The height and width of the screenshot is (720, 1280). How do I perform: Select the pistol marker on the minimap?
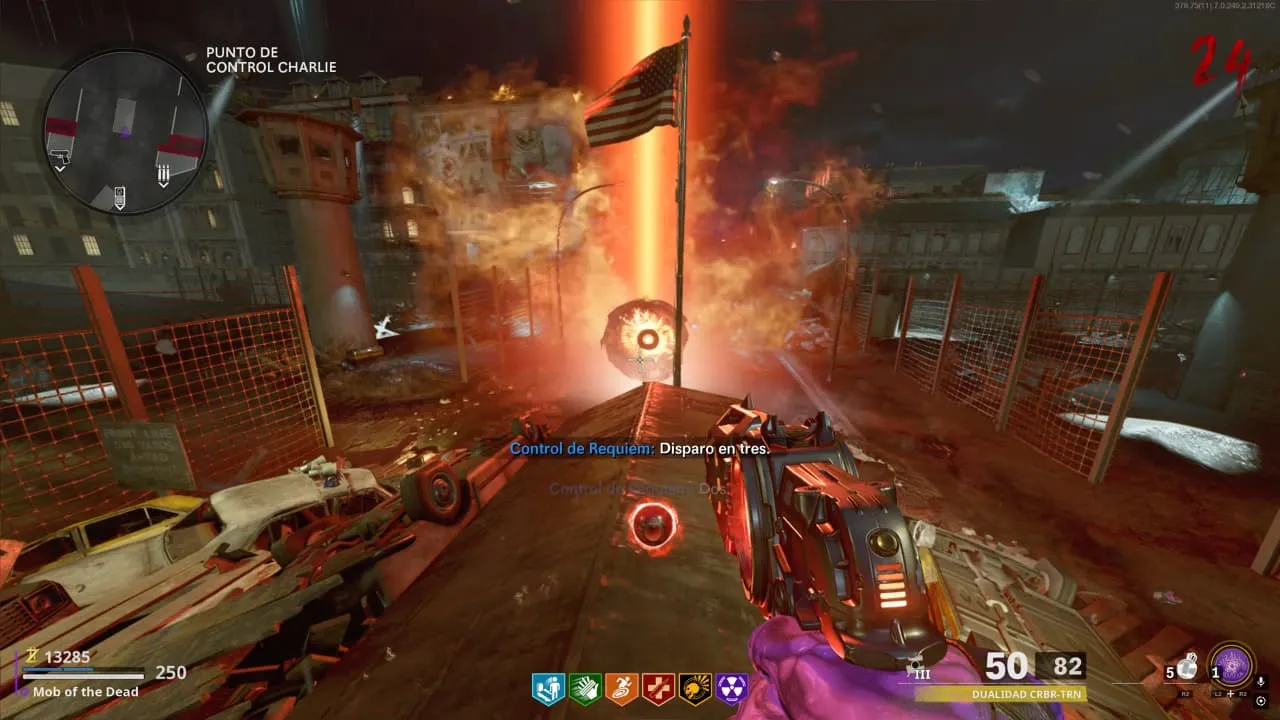coord(59,160)
